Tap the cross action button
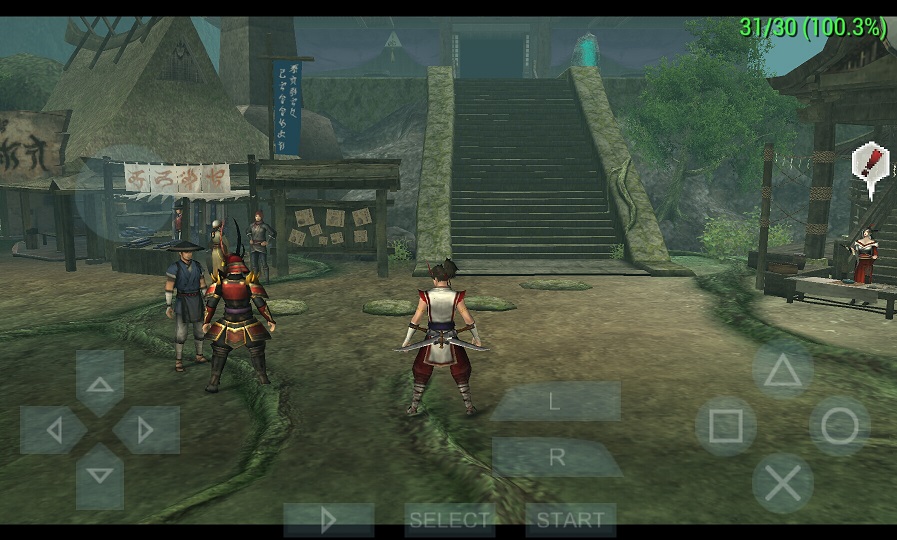Screen dimensions: 897x540 pos(782,484)
